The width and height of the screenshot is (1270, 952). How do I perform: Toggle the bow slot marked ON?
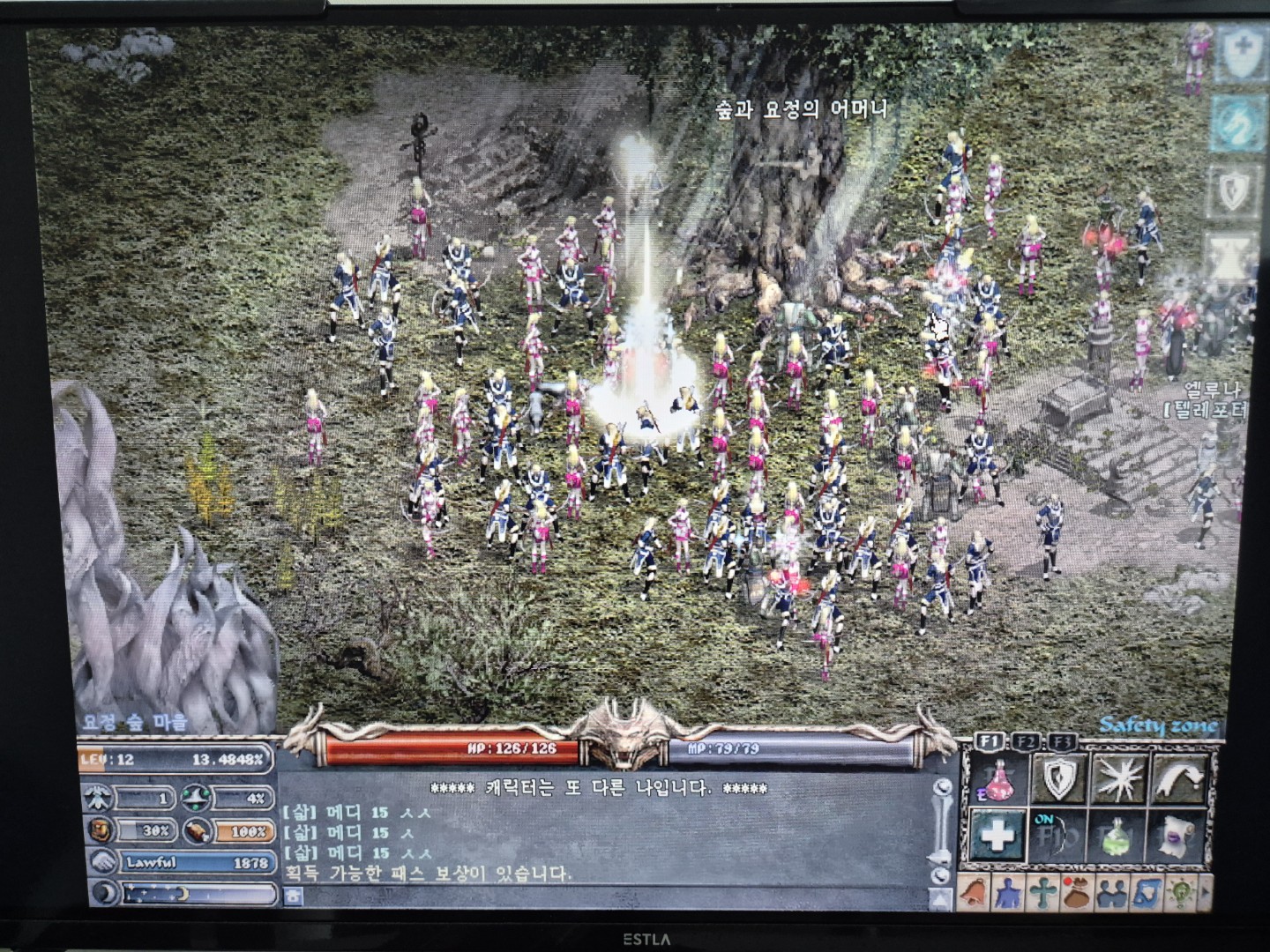(x=1058, y=836)
